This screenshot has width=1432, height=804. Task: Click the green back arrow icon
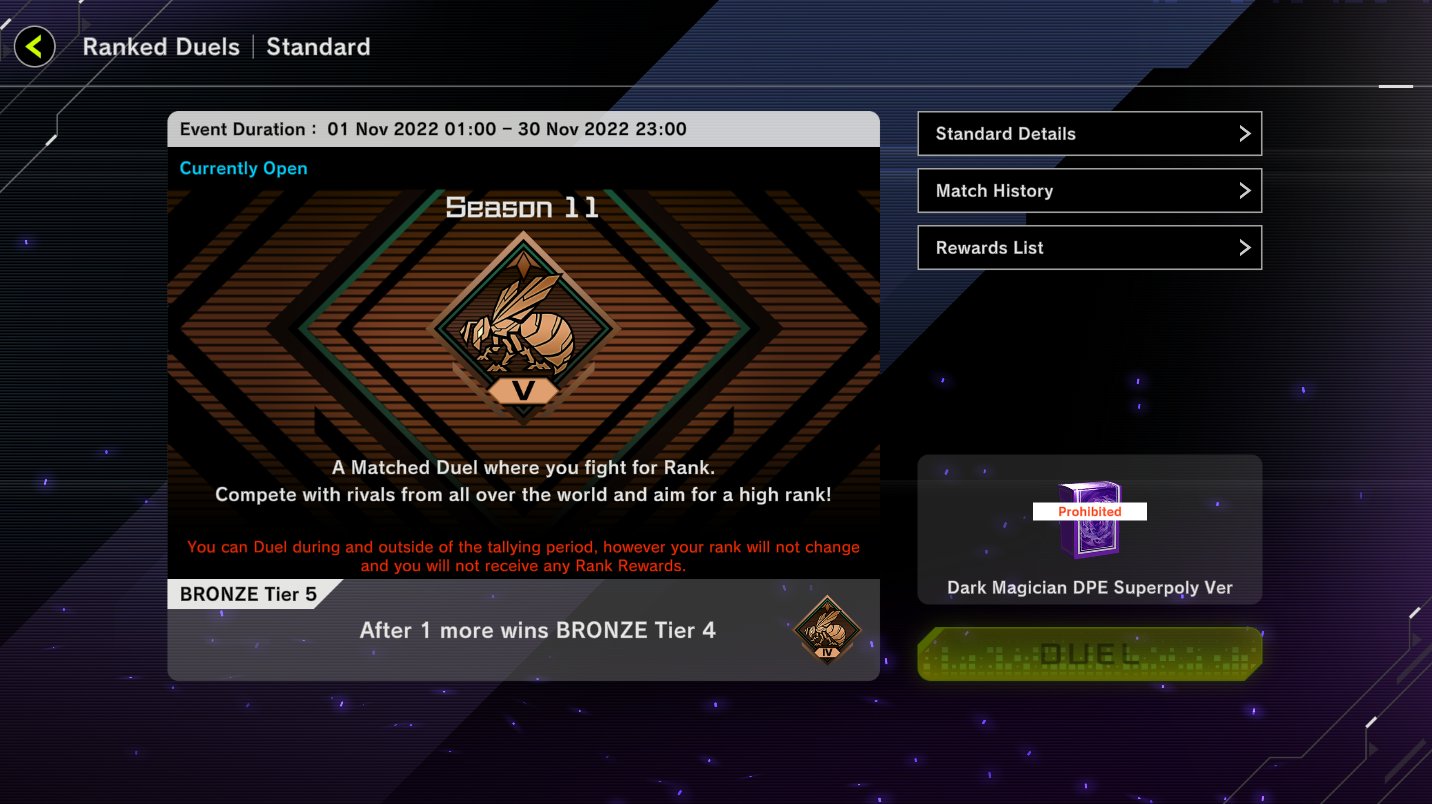click(x=35, y=46)
